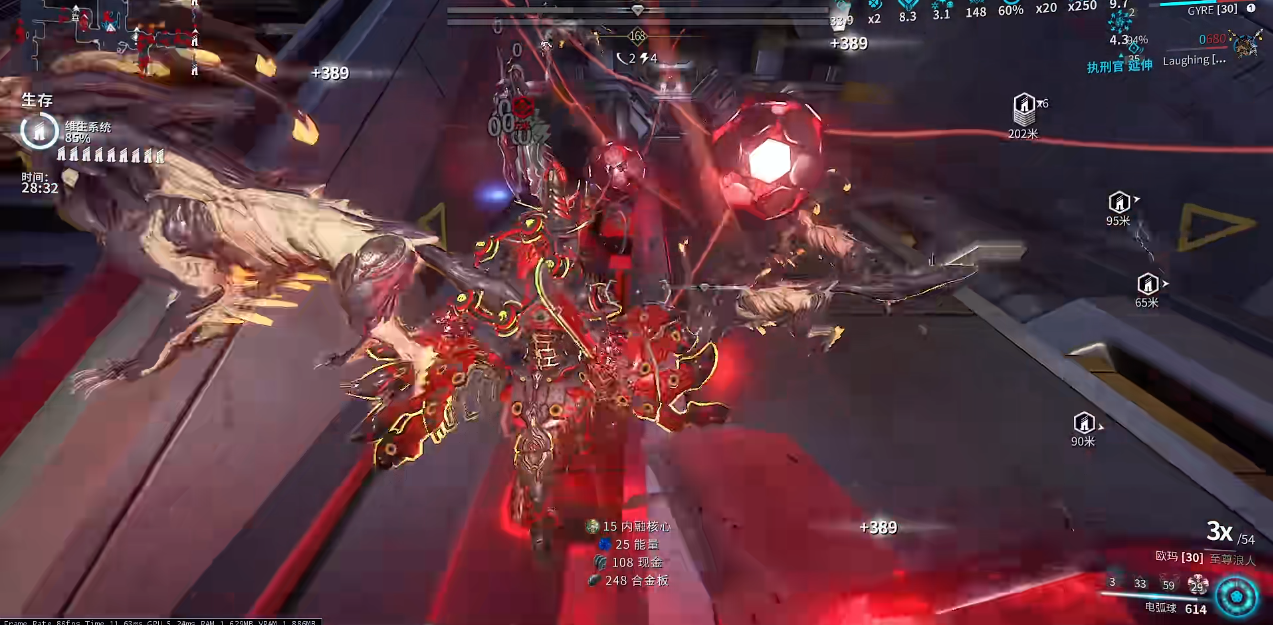Select the life support capsule marker at 90米
The image size is (1273, 625).
(1083, 423)
